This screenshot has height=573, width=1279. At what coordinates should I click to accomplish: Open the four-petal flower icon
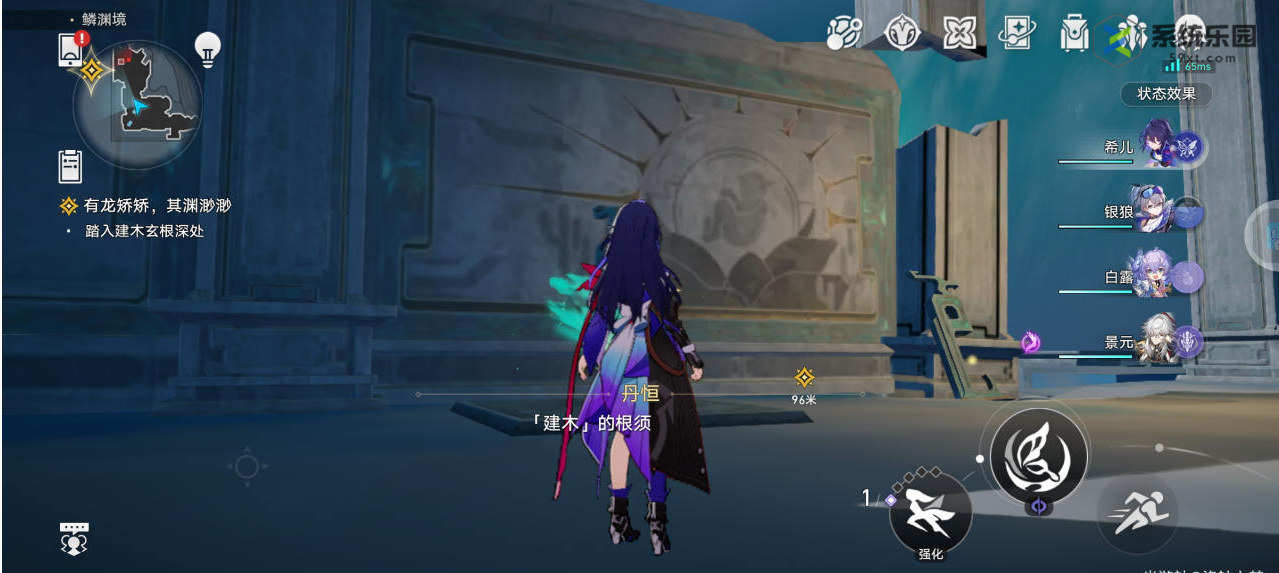(959, 33)
